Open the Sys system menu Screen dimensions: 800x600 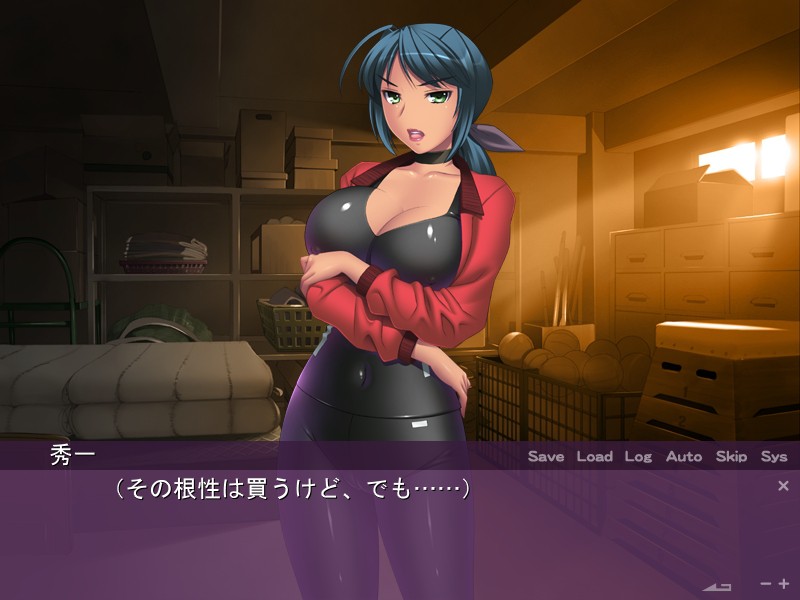click(774, 456)
